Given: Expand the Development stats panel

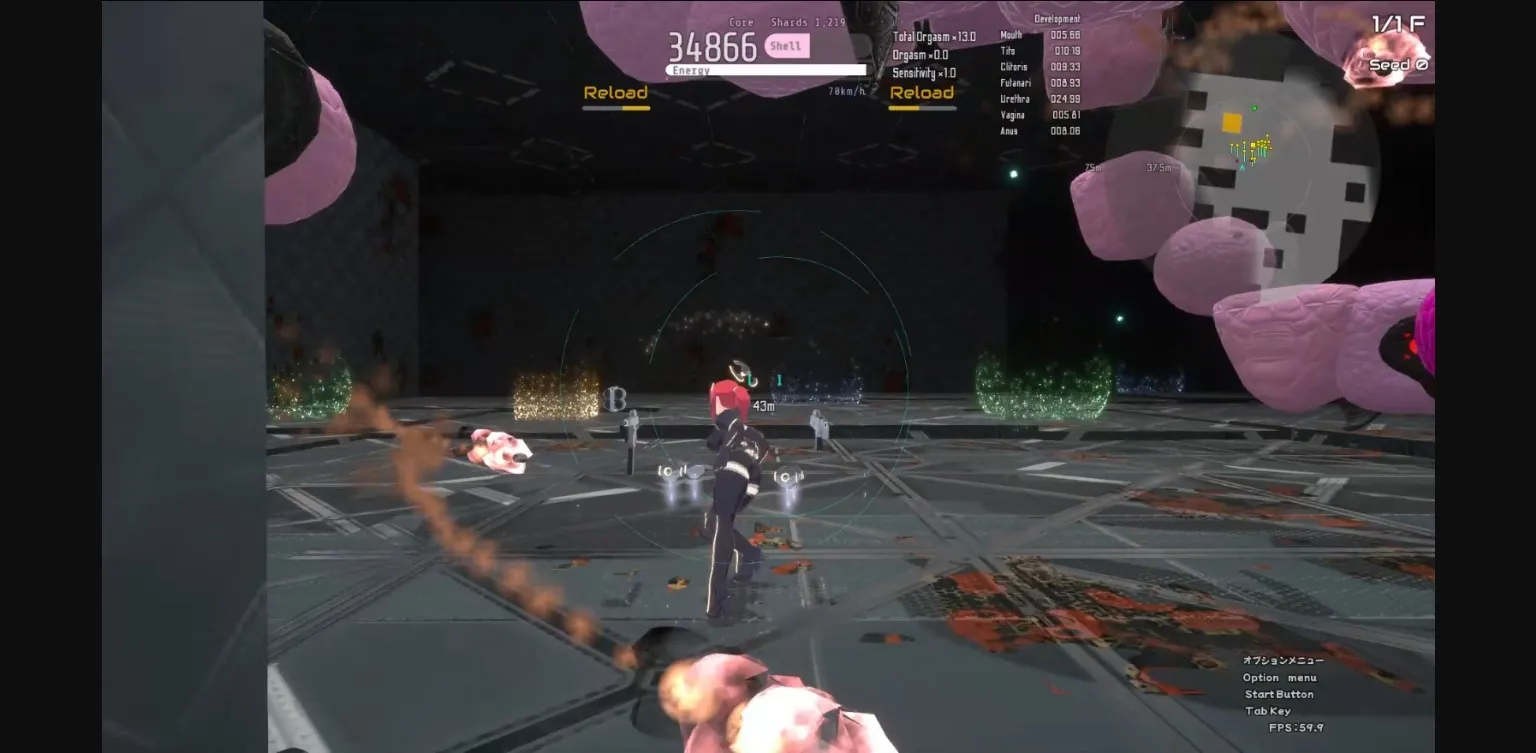Looking at the screenshot, I should tap(1060, 18).
